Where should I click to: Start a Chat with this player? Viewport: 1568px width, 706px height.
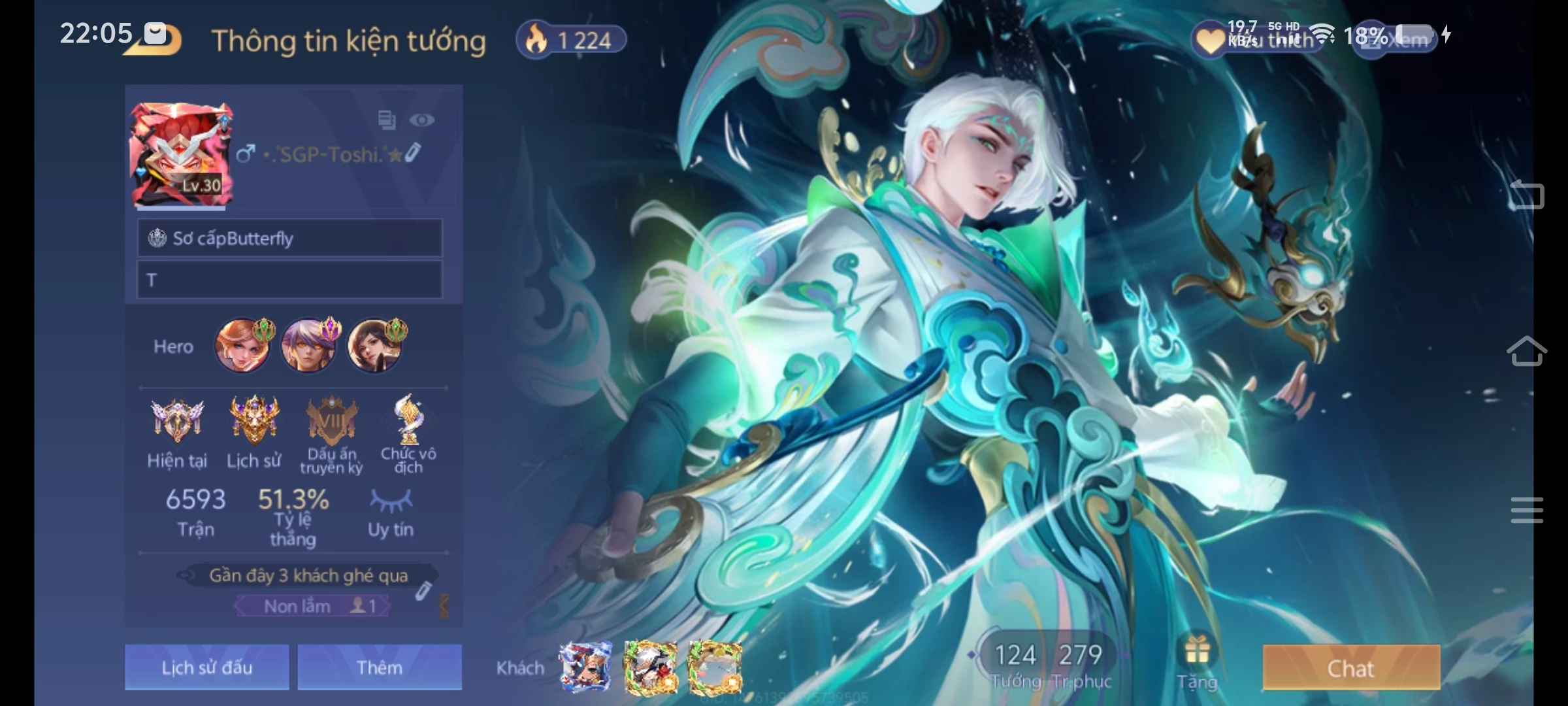(1350, 667)
